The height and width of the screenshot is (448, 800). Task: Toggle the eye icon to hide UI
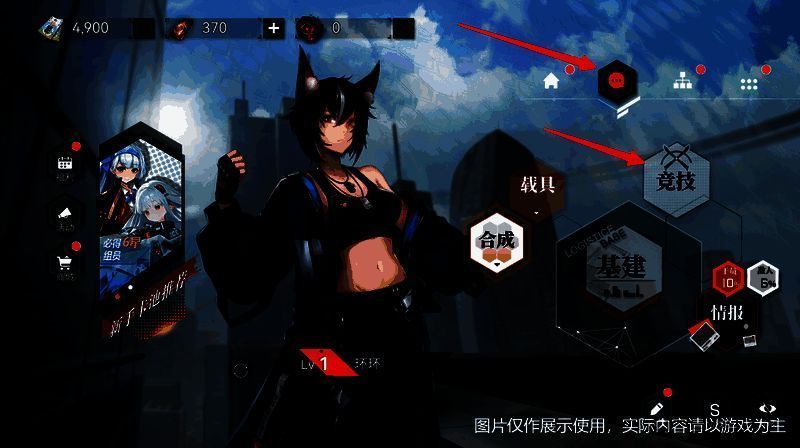(x=767, y=409)
